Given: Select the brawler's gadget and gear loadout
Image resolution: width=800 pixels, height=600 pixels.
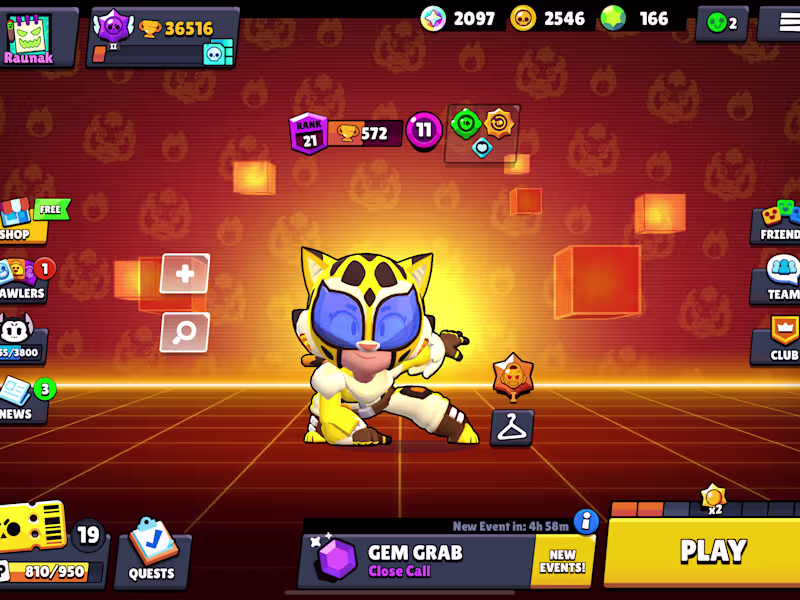Looking at the screenshot, I should (x=482, y=133).
